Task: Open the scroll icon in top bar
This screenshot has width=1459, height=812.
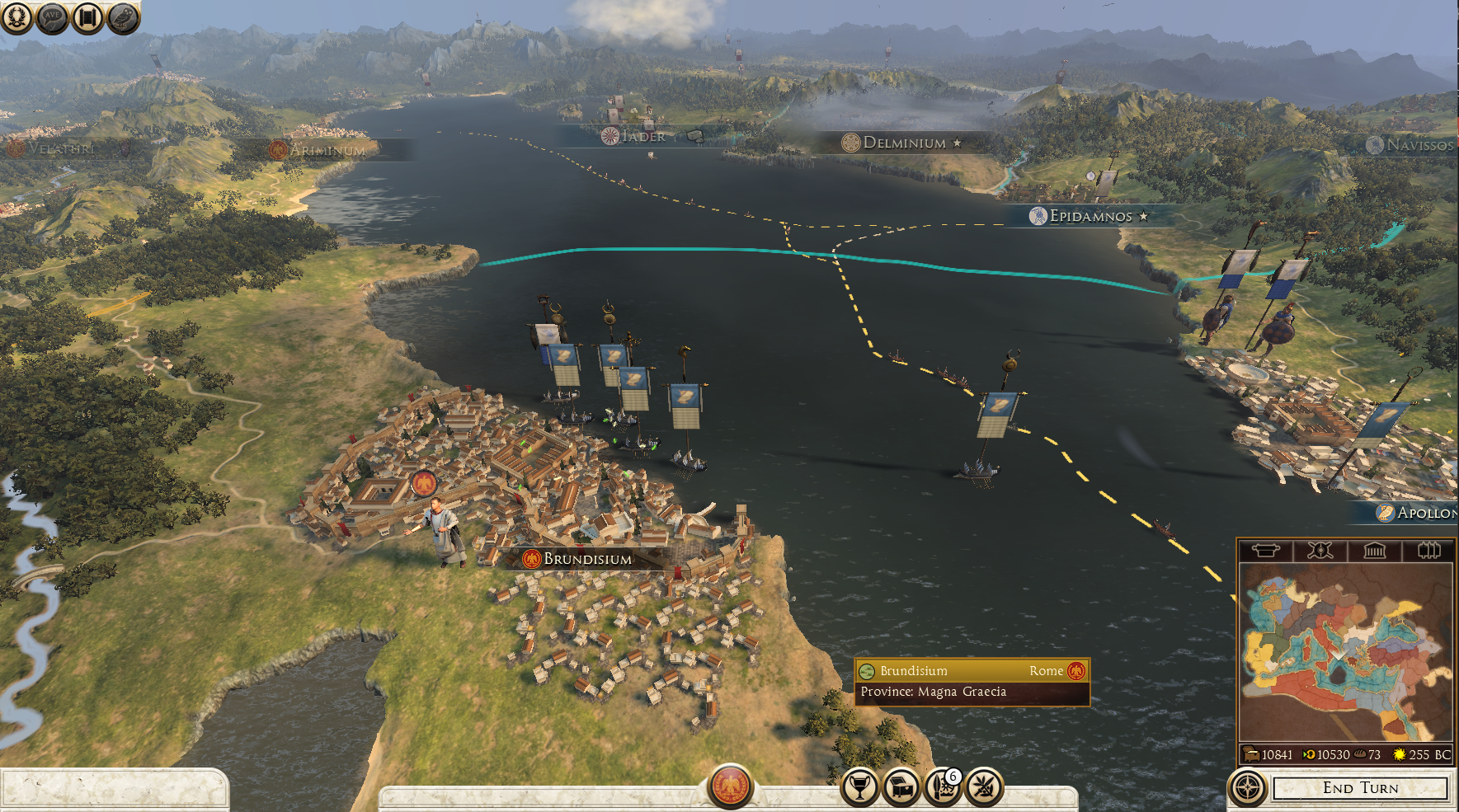Action: (x=87, y=17)
